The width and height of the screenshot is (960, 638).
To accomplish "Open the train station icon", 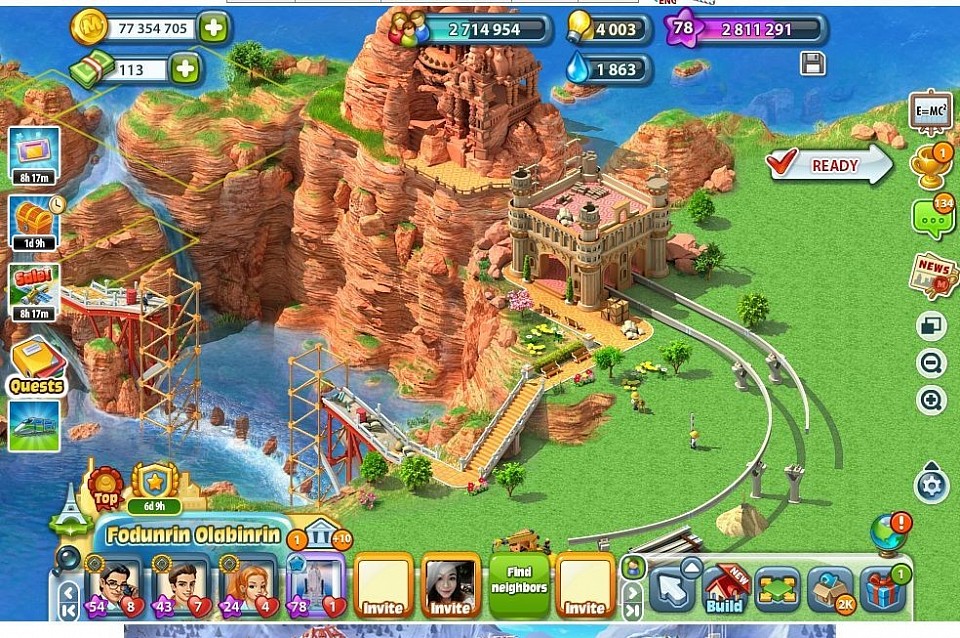I will (34, 424).
